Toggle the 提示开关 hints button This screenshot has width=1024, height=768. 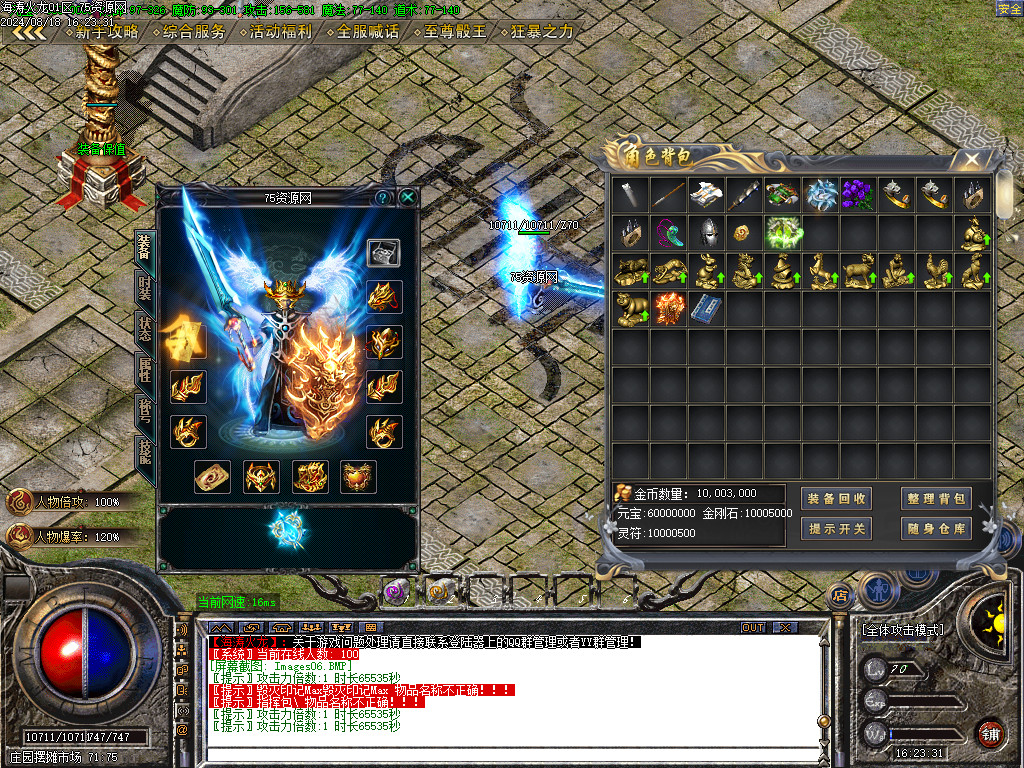836,528
